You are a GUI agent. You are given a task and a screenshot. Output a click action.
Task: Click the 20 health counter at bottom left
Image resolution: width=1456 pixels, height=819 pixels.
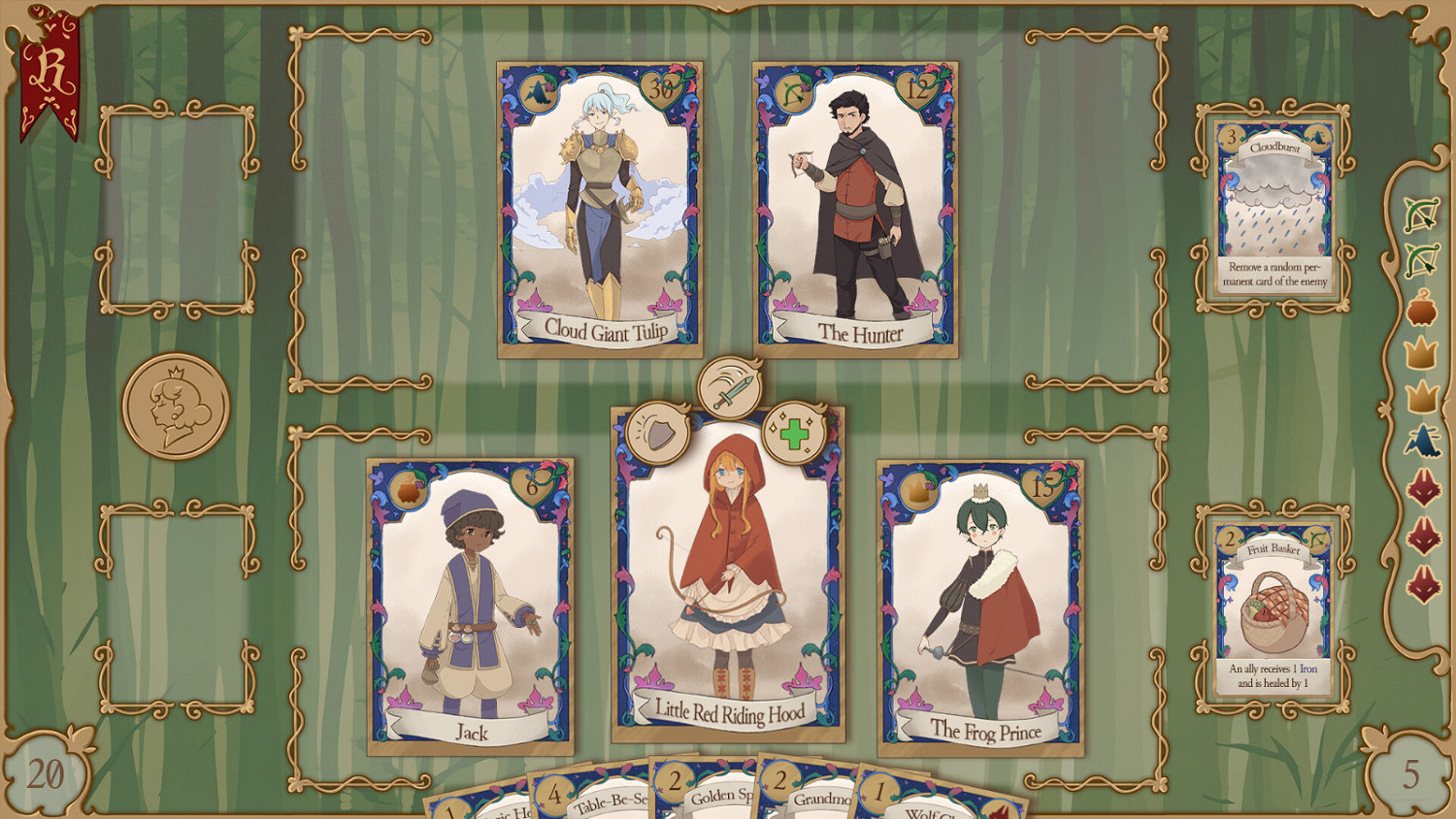coord(44,773)
